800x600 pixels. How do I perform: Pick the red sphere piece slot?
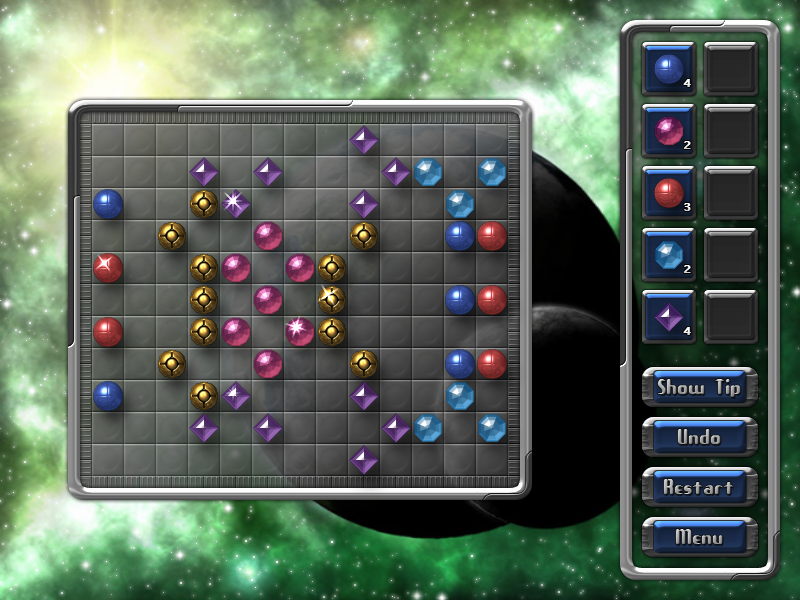(668, 192)
